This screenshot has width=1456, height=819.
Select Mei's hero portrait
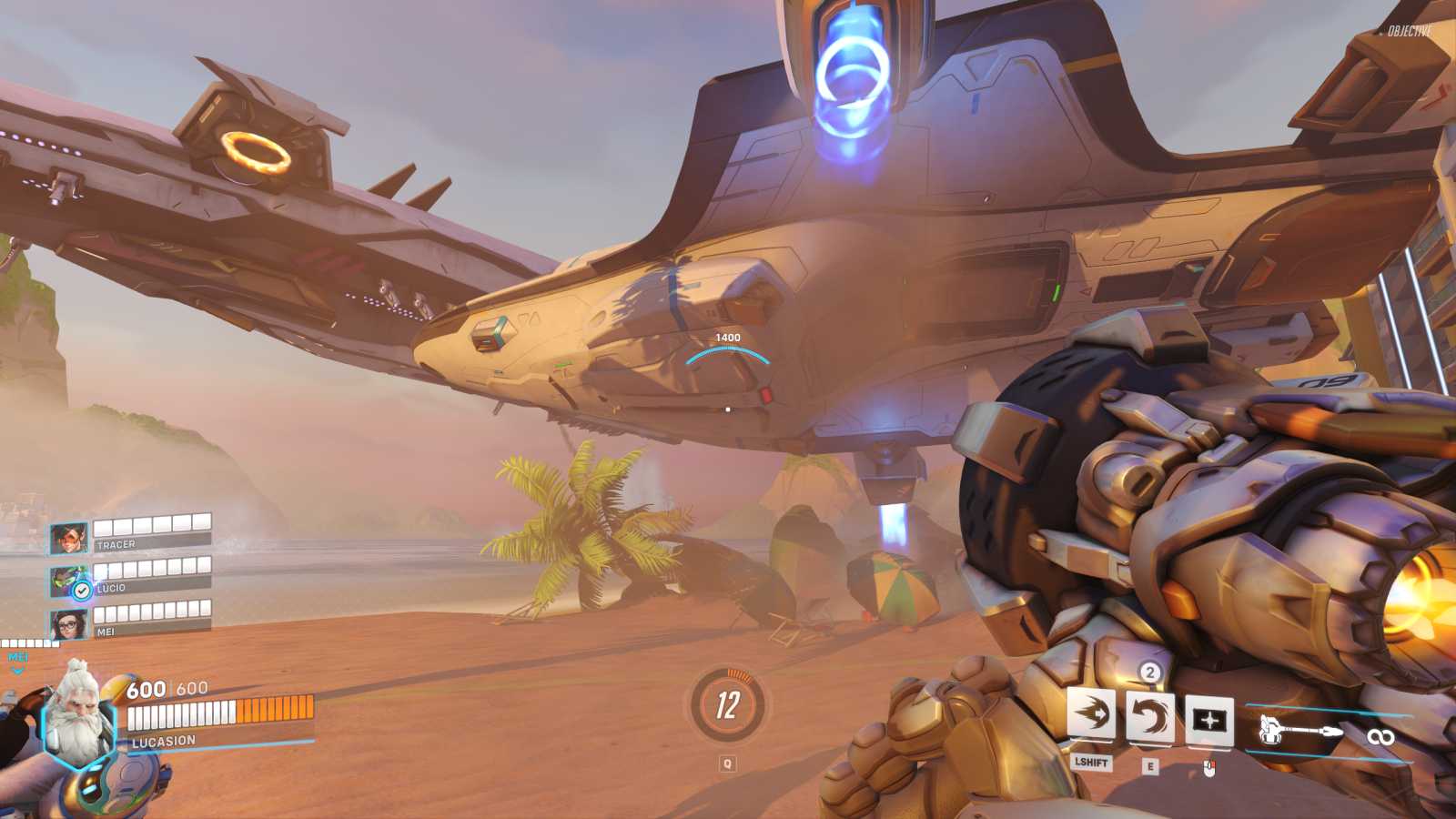pyautogui.click(x=70, y=623)
